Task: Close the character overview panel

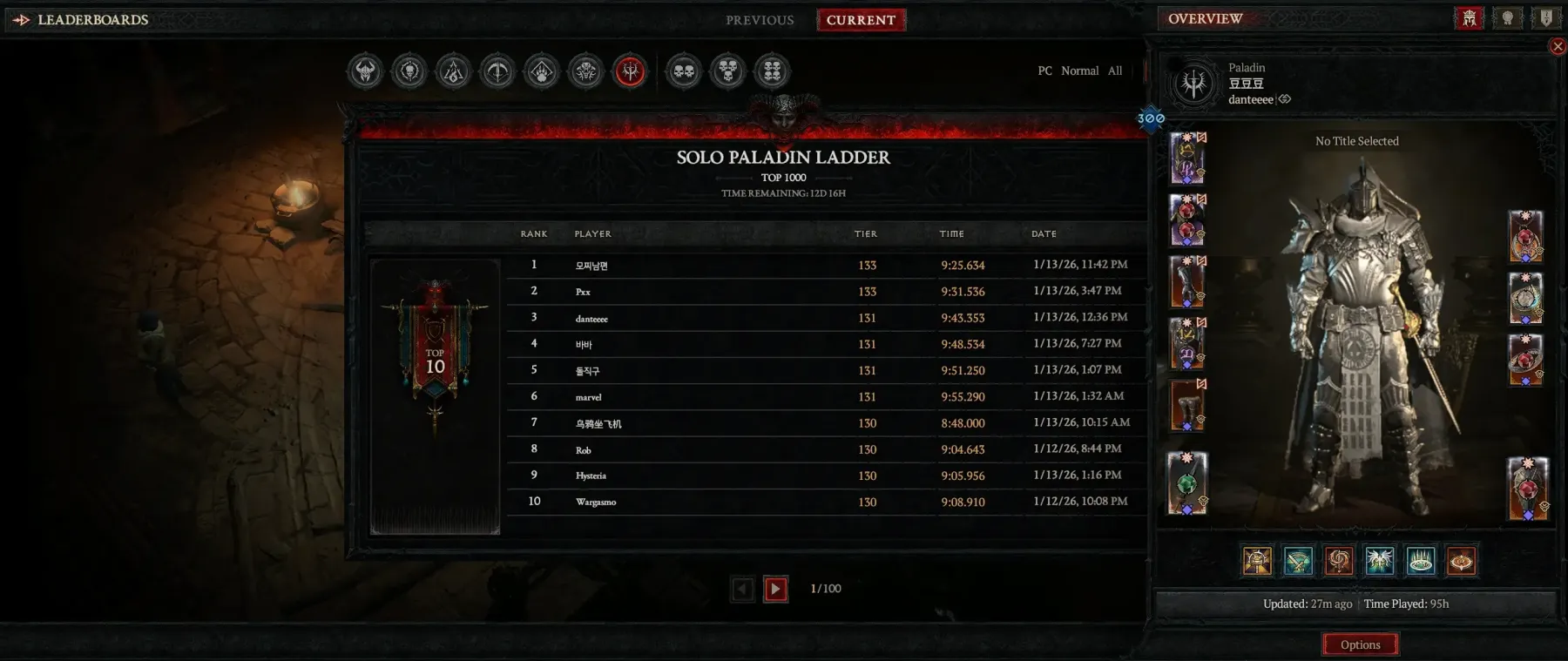Action: click(x=1558, y=46)
